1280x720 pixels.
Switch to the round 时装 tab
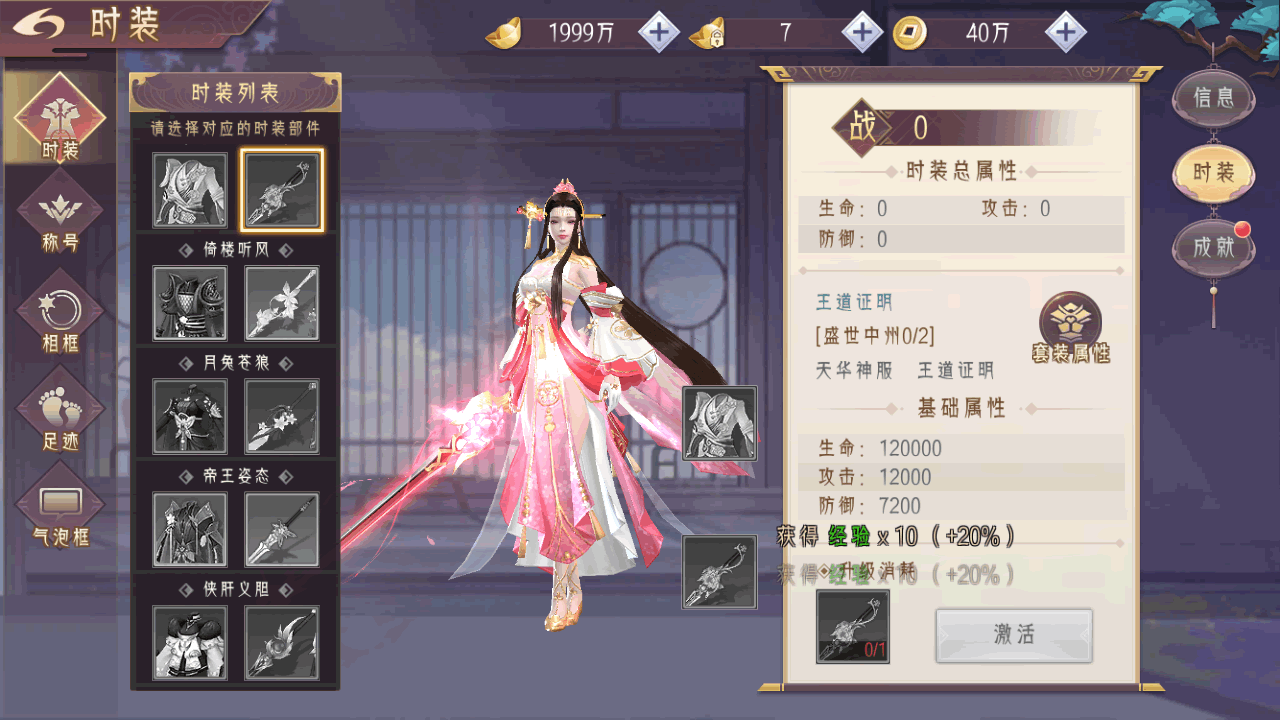click(1213, 172)
